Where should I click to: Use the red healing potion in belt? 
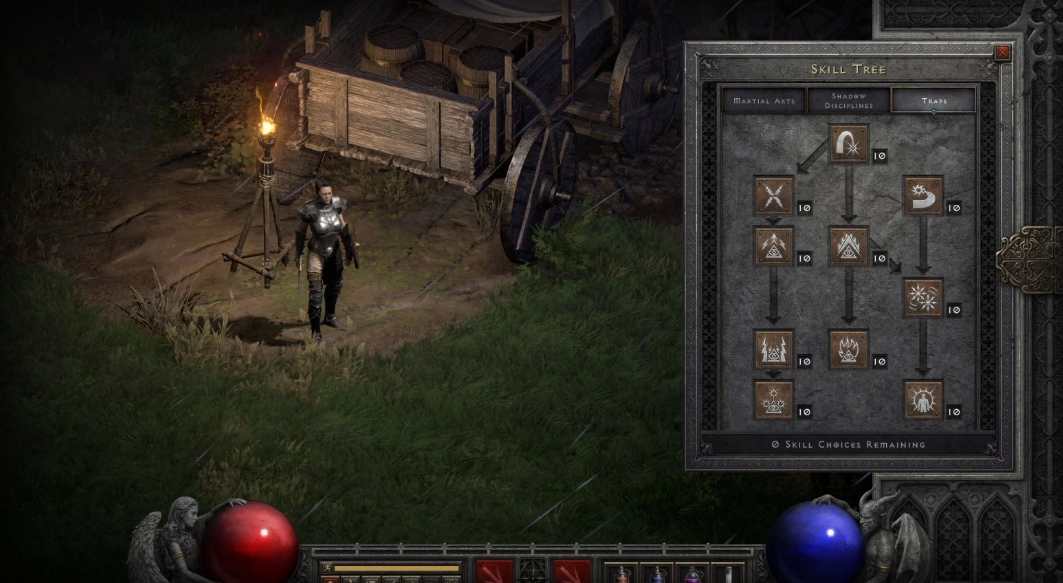coord(621,574)
